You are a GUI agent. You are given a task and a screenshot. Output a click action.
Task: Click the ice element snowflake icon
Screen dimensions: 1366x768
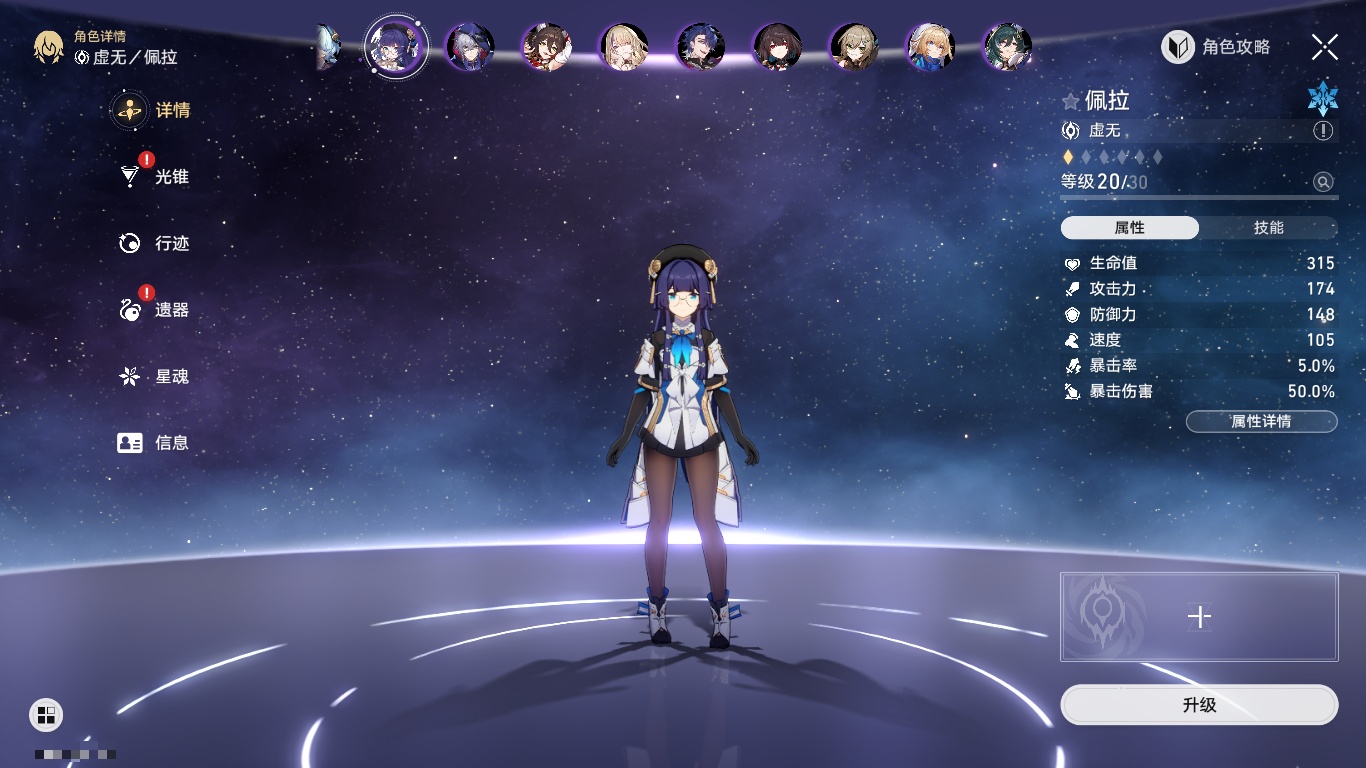pyautogui.click(x=1322, y=98)
